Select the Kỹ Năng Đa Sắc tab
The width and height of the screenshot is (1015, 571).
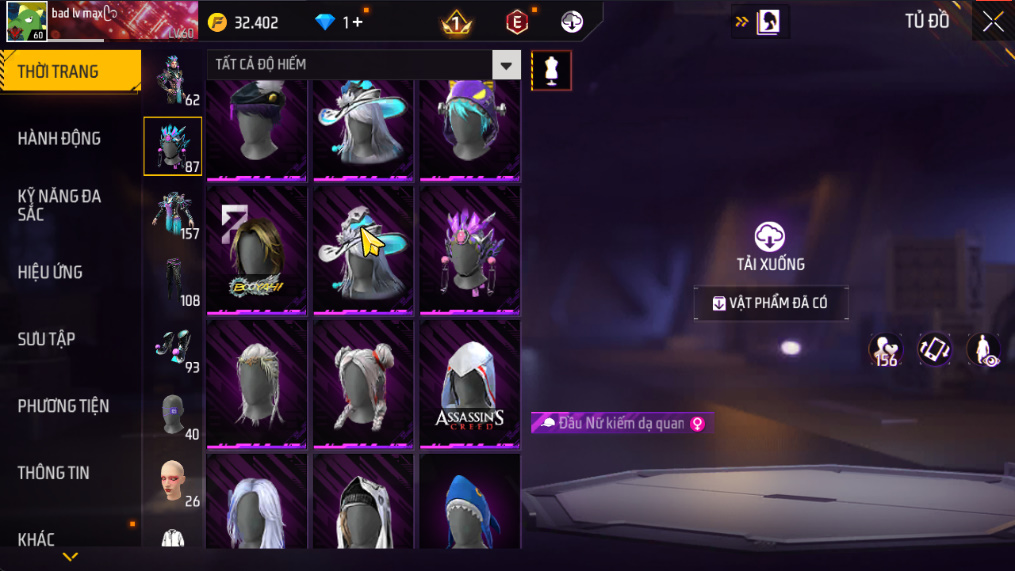[59, 205]
